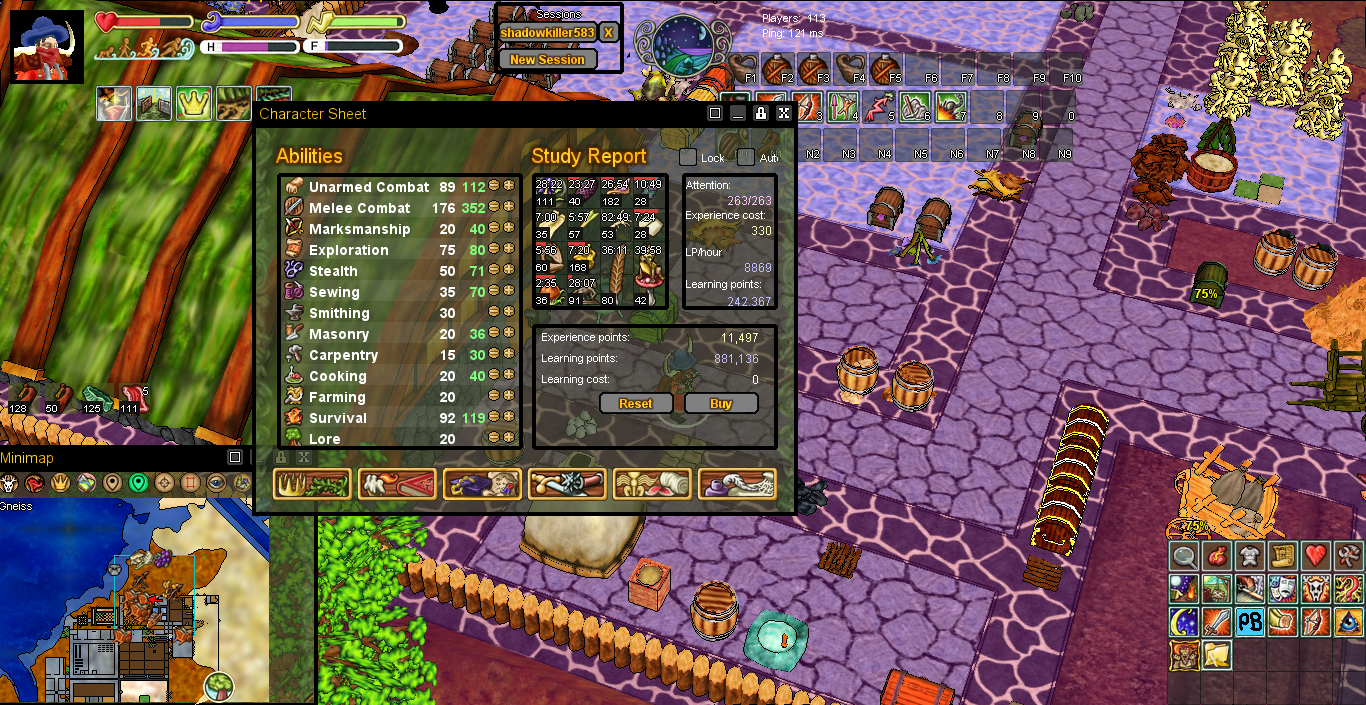1366x705 pixels.
Task: Open the banana folder menu icon
Action: 1217,655
